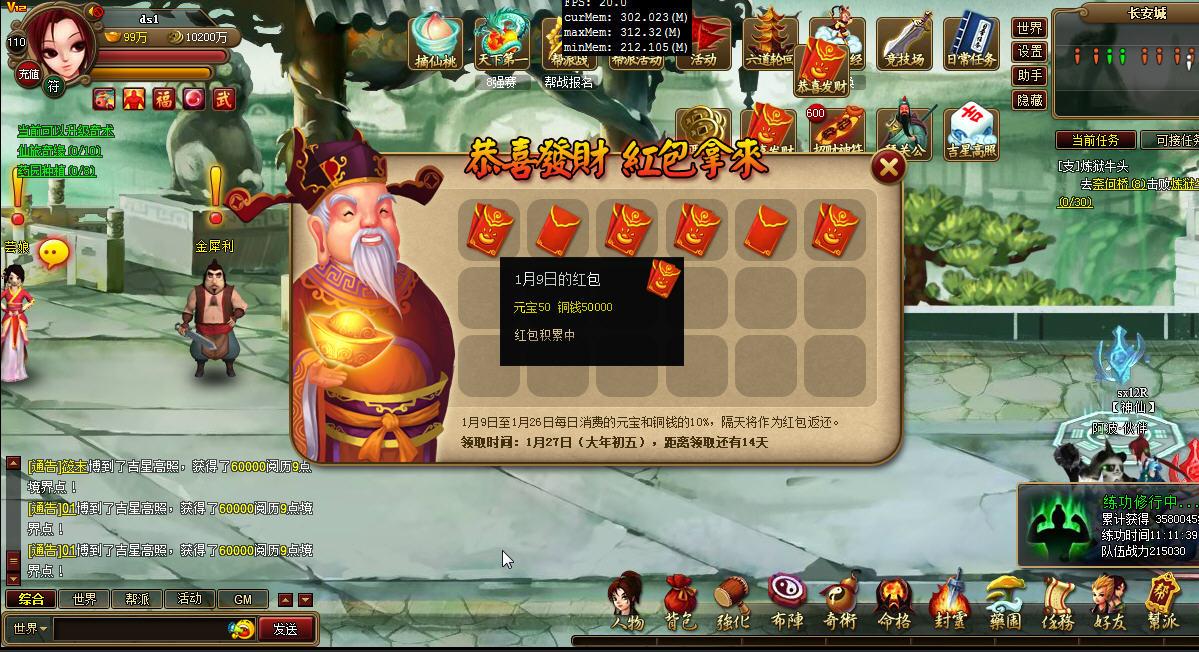
Task: Select the 综合 chat tab
Action: (x=31, y=599)
